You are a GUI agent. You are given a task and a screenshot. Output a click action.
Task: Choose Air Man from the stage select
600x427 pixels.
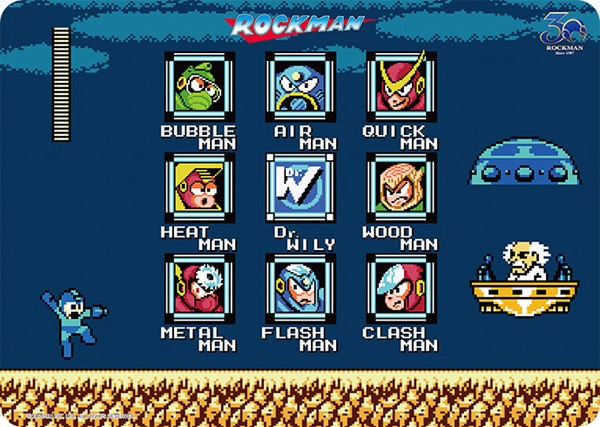298,87
